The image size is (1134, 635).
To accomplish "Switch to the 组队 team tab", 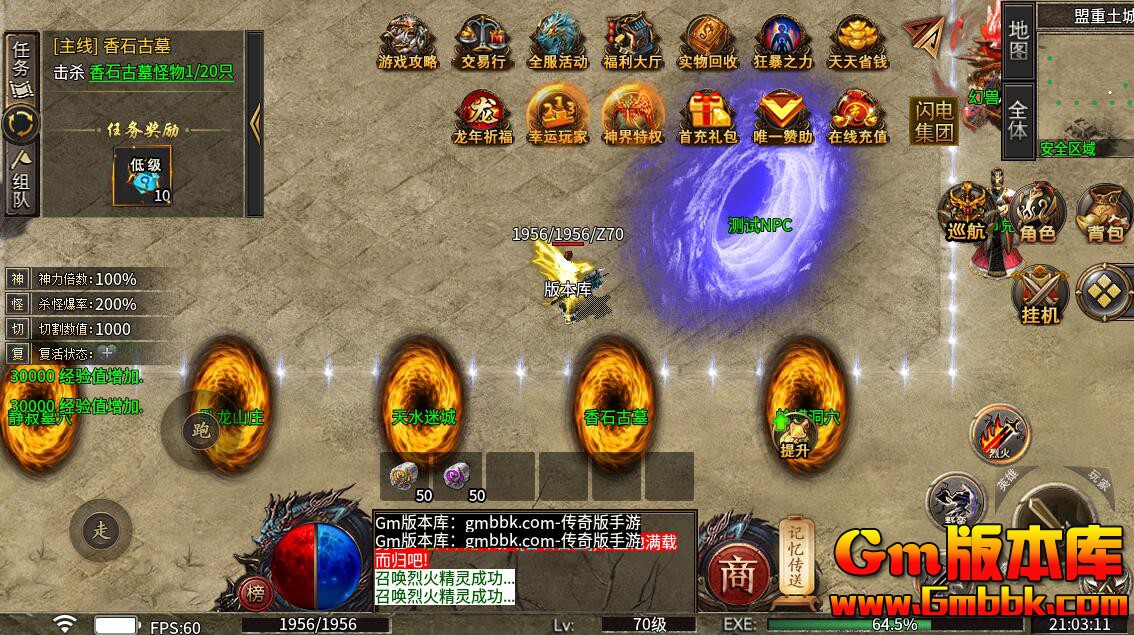I will point(21,182).
